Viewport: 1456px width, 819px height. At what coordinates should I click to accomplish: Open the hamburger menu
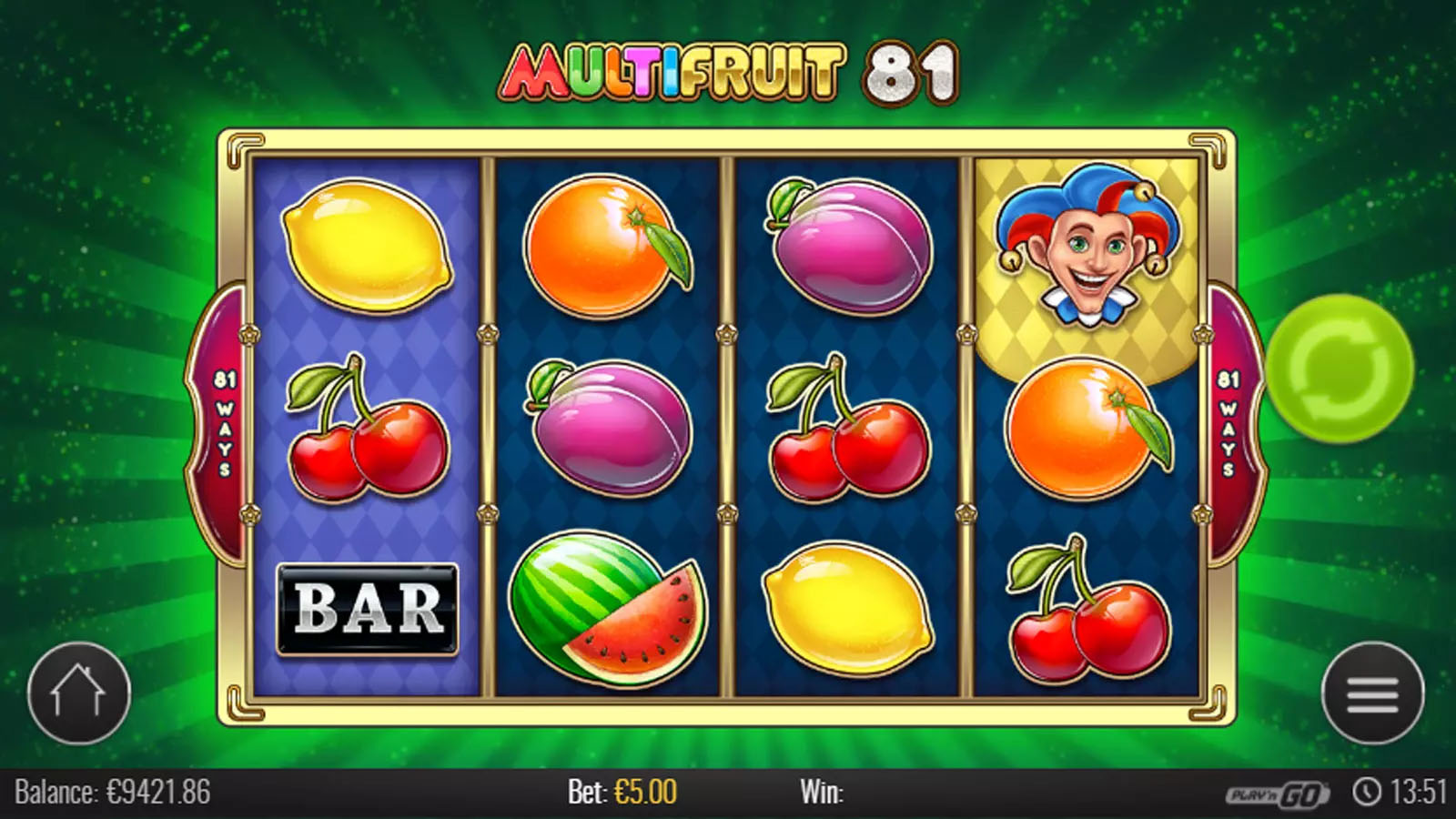tap(1373, 692)
